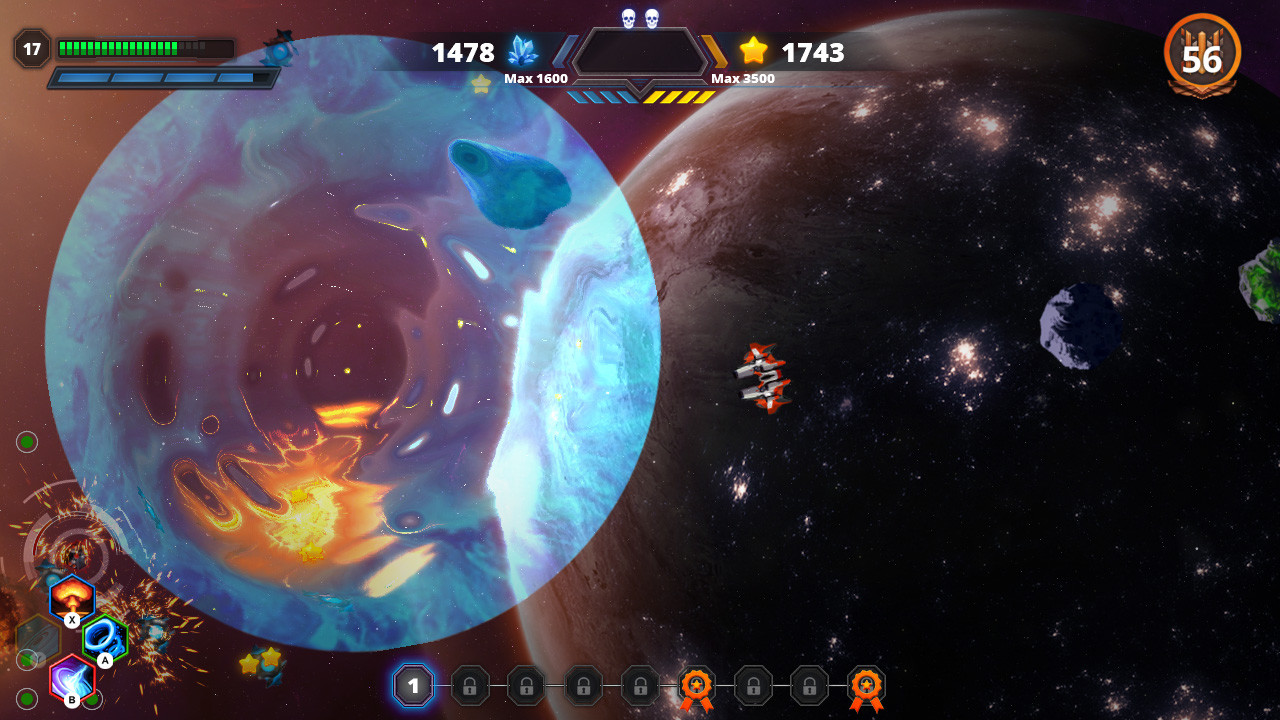The width and height of the screenshot is (1280, 720).
Task: Click the final medal reward at the track's end
Action: [865, 686]
